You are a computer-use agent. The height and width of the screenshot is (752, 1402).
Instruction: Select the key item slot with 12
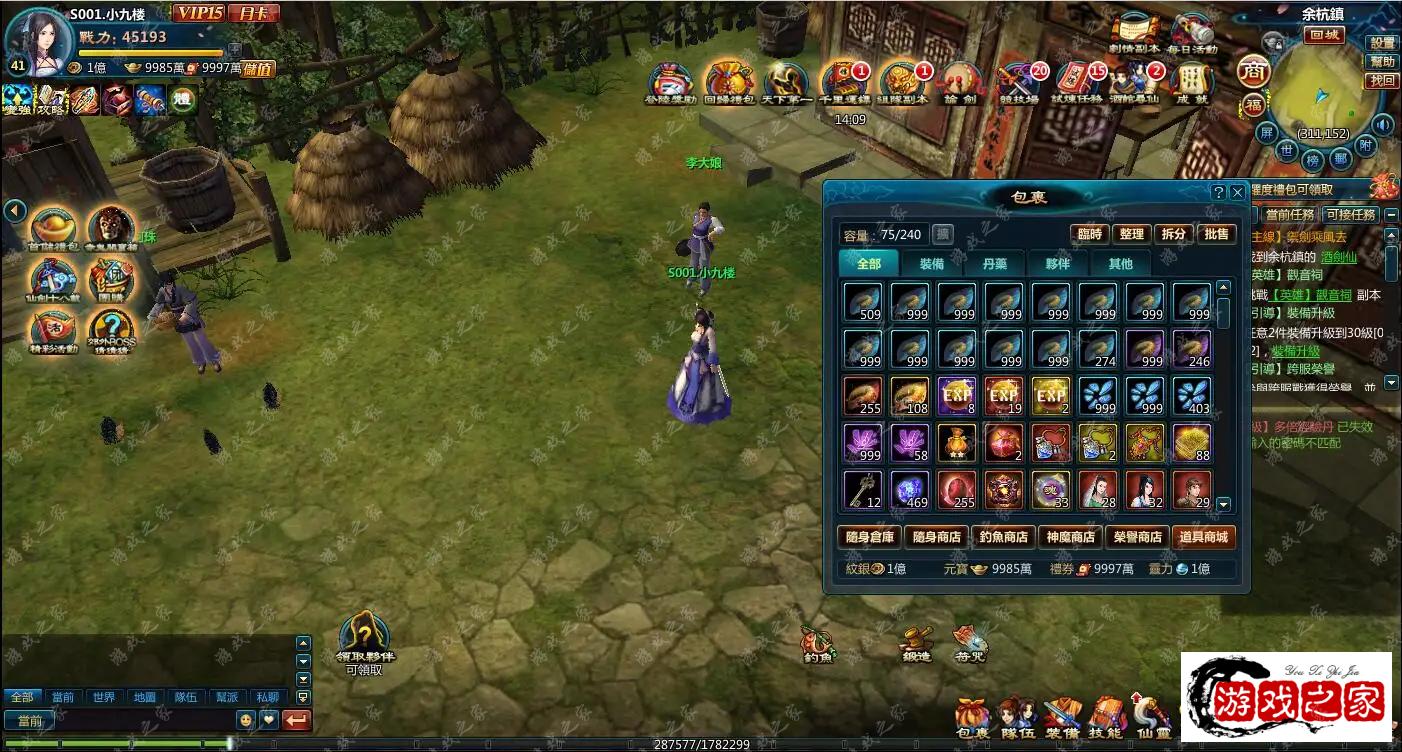[x=862, y=490]
